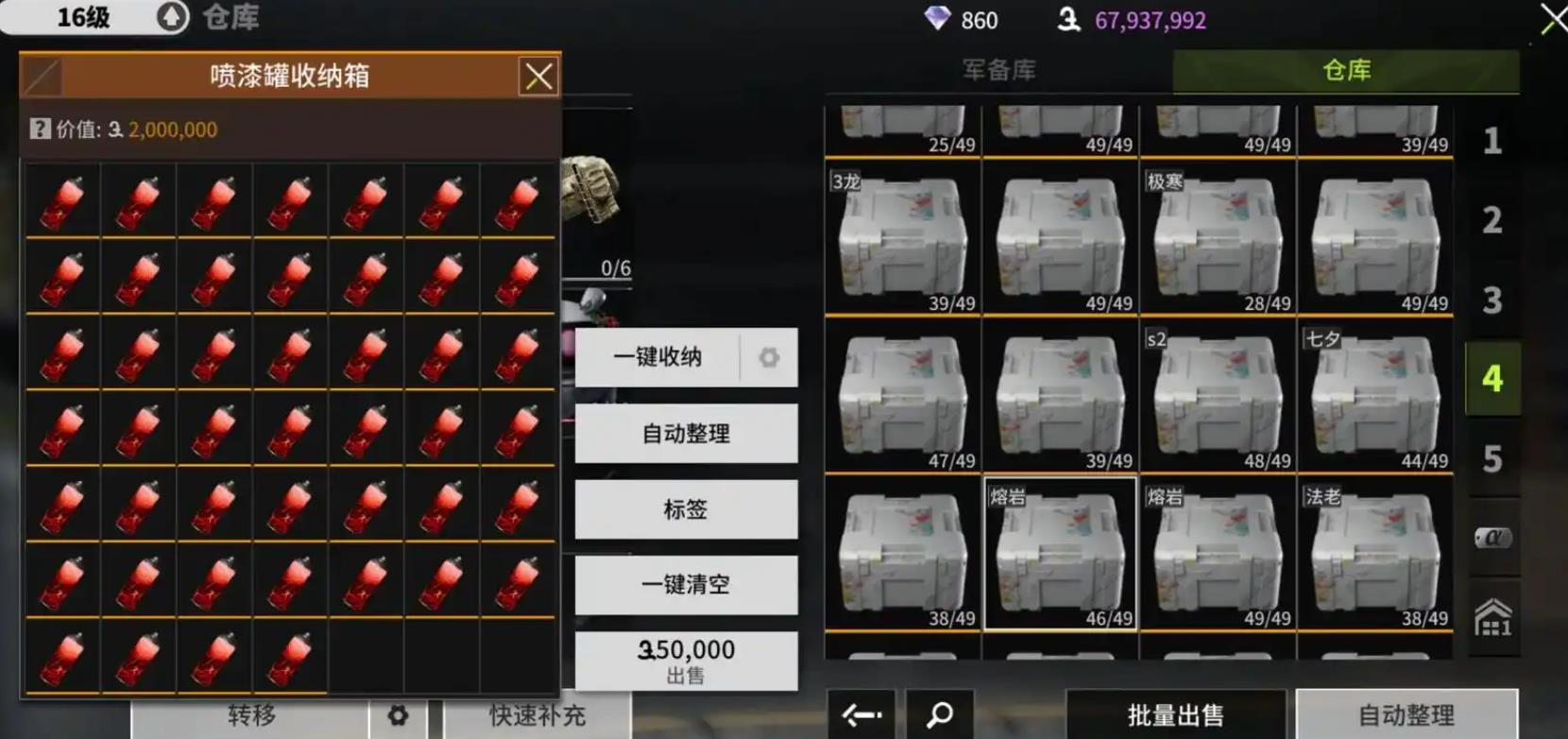Click the diamond currency icon at the top
The image size is (1568, 739).
point(936,19)
